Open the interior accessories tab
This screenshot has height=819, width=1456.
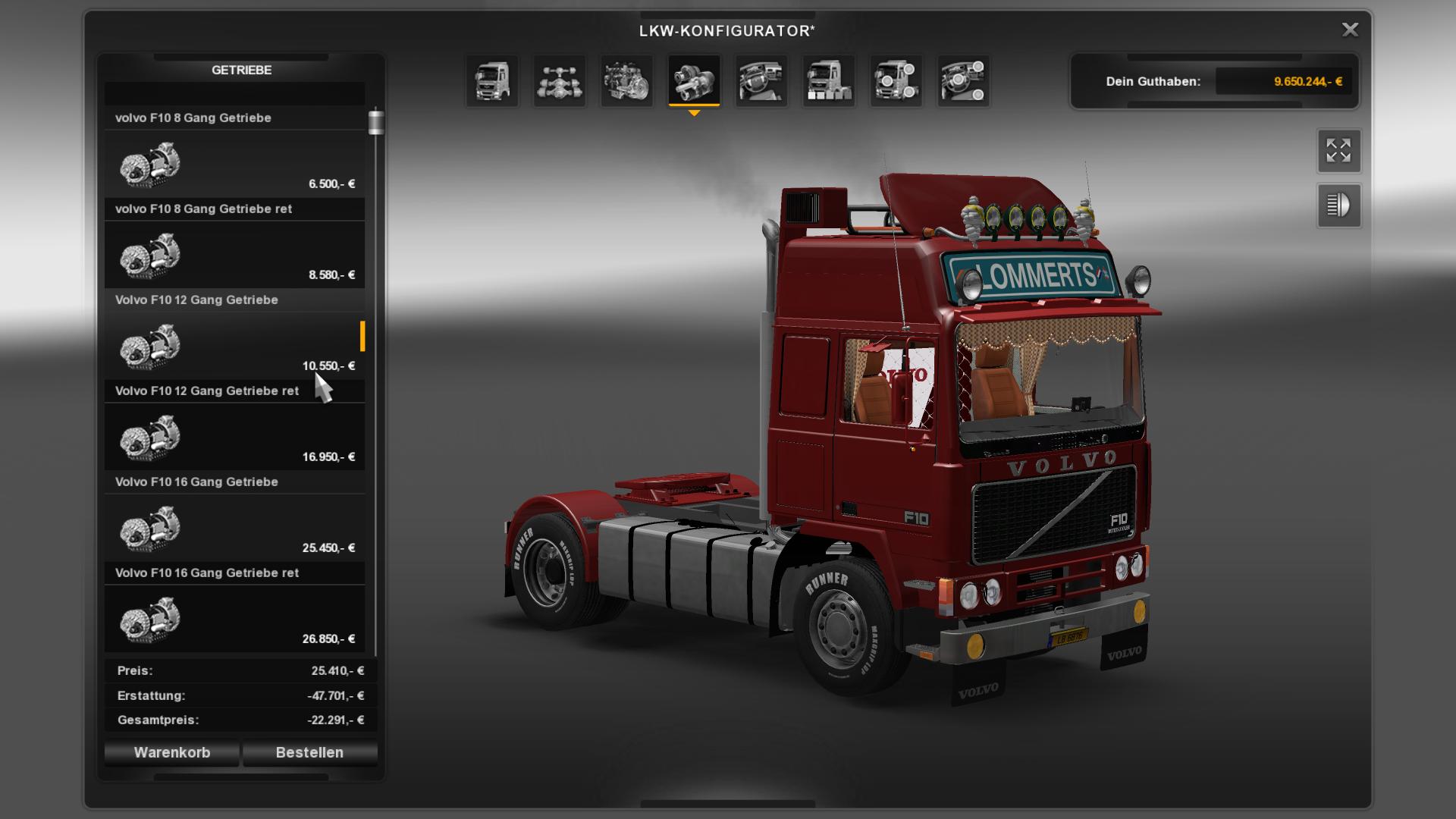point(963,80)
